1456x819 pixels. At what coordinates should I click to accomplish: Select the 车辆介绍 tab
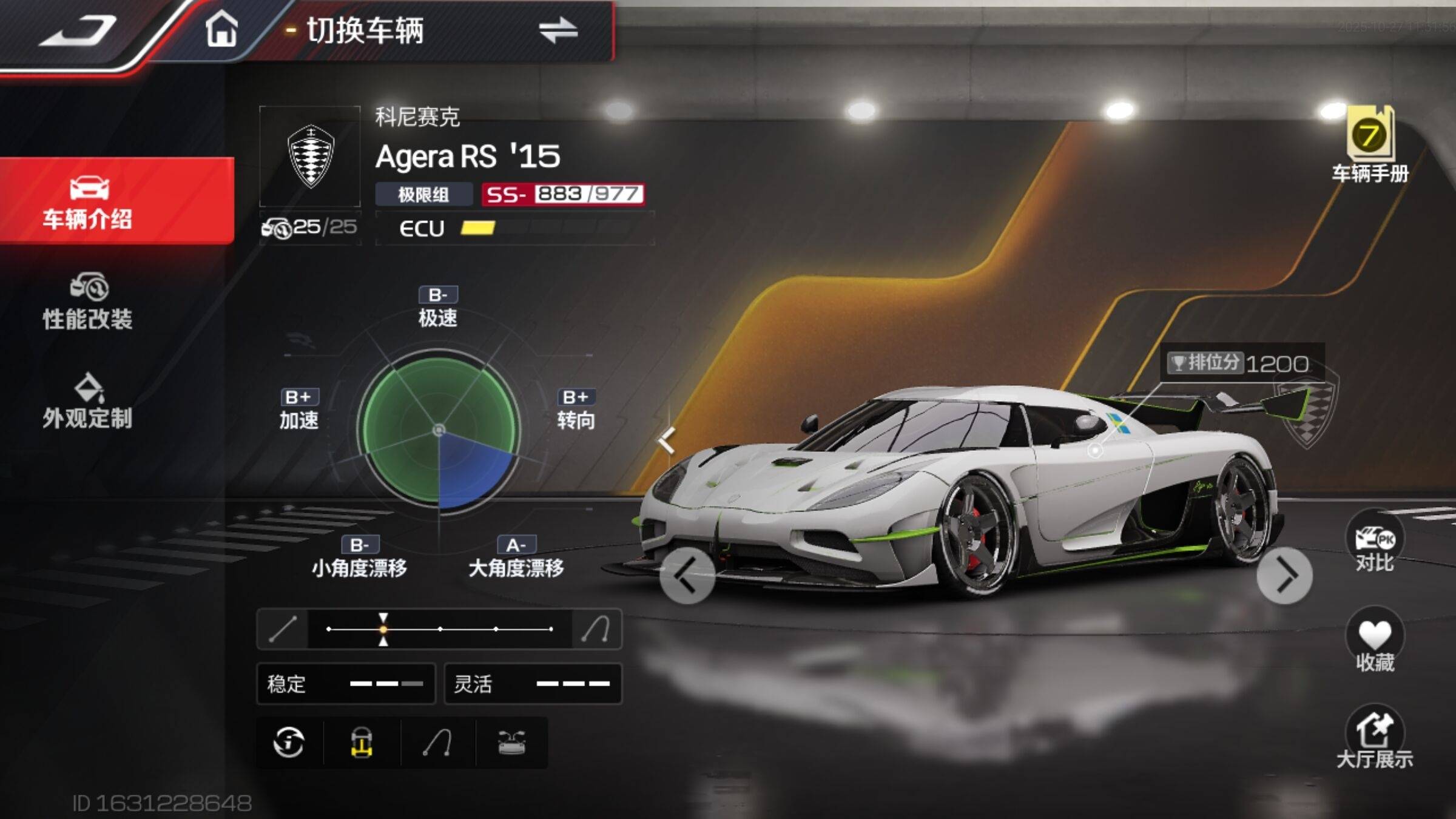[88, 201]
